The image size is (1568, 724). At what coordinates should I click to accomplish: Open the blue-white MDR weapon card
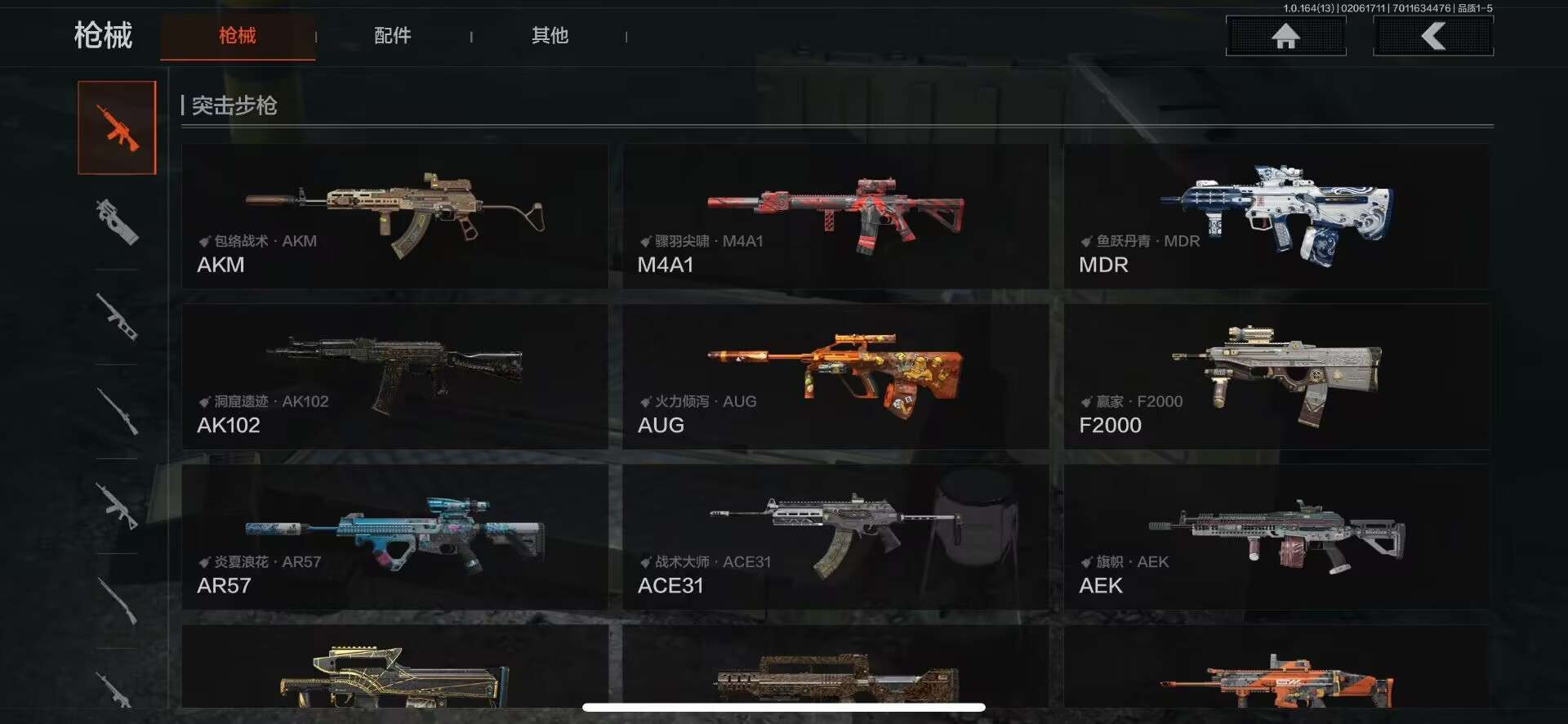(1276, 216)
